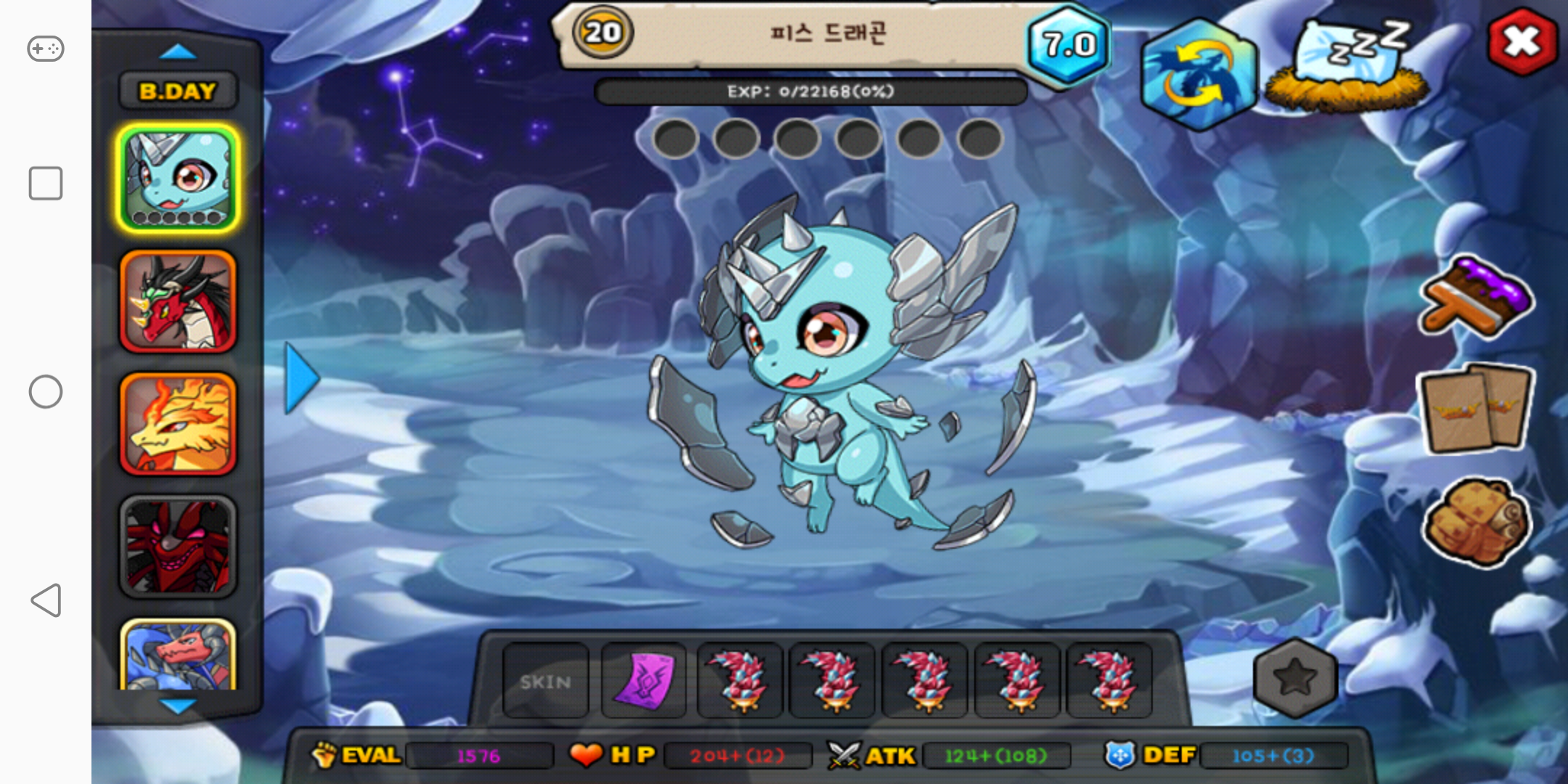
Task: Close the dragon info screen
Action: [x=1522, y=41]
